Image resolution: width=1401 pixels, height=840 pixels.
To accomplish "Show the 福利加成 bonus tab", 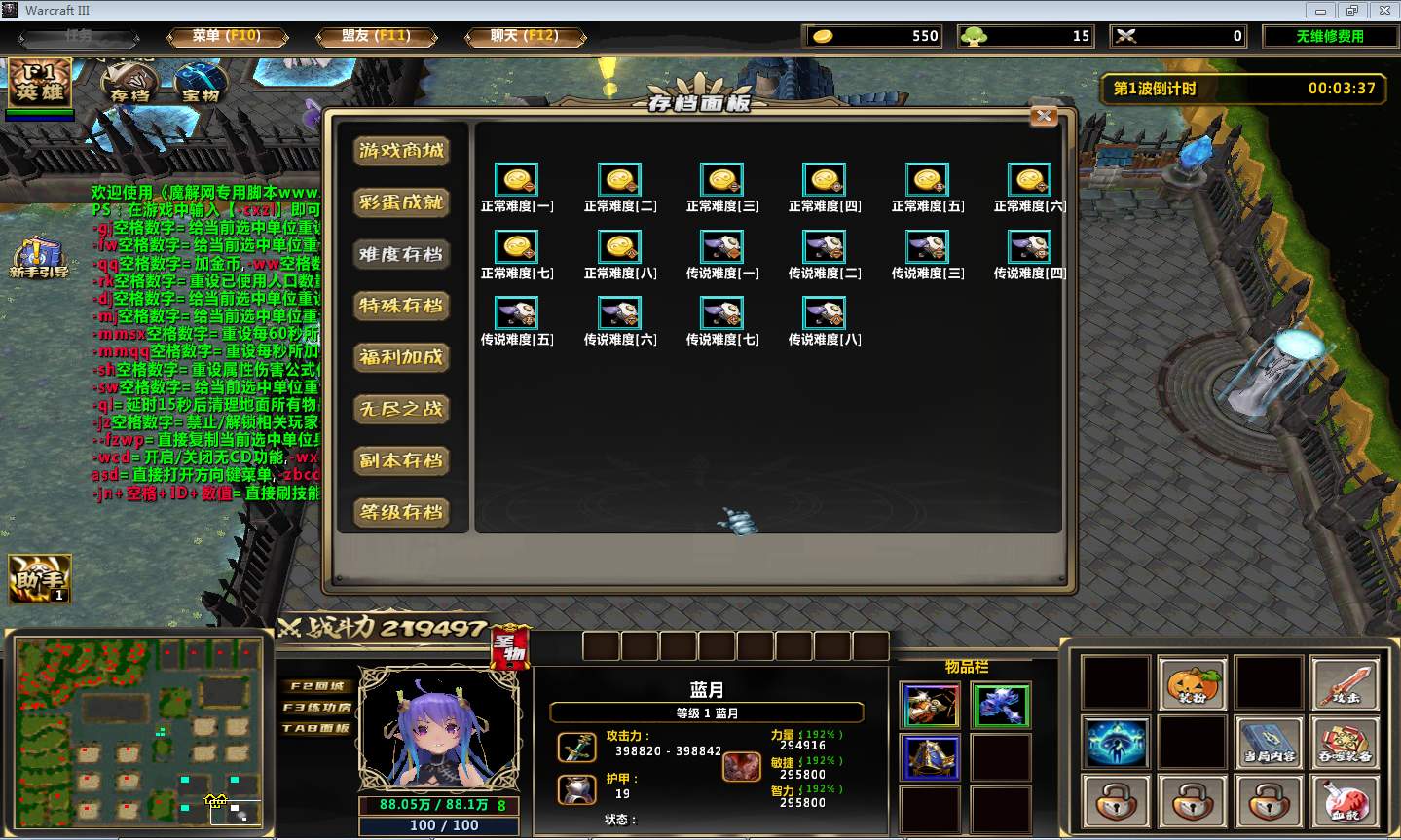I will tap(401, 357).
